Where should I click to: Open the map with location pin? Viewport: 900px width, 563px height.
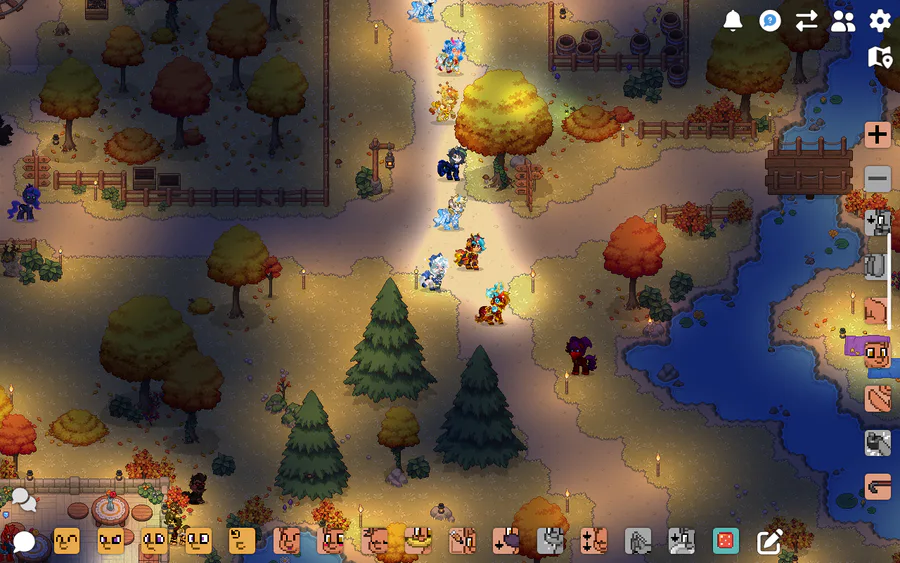(880, 57)
